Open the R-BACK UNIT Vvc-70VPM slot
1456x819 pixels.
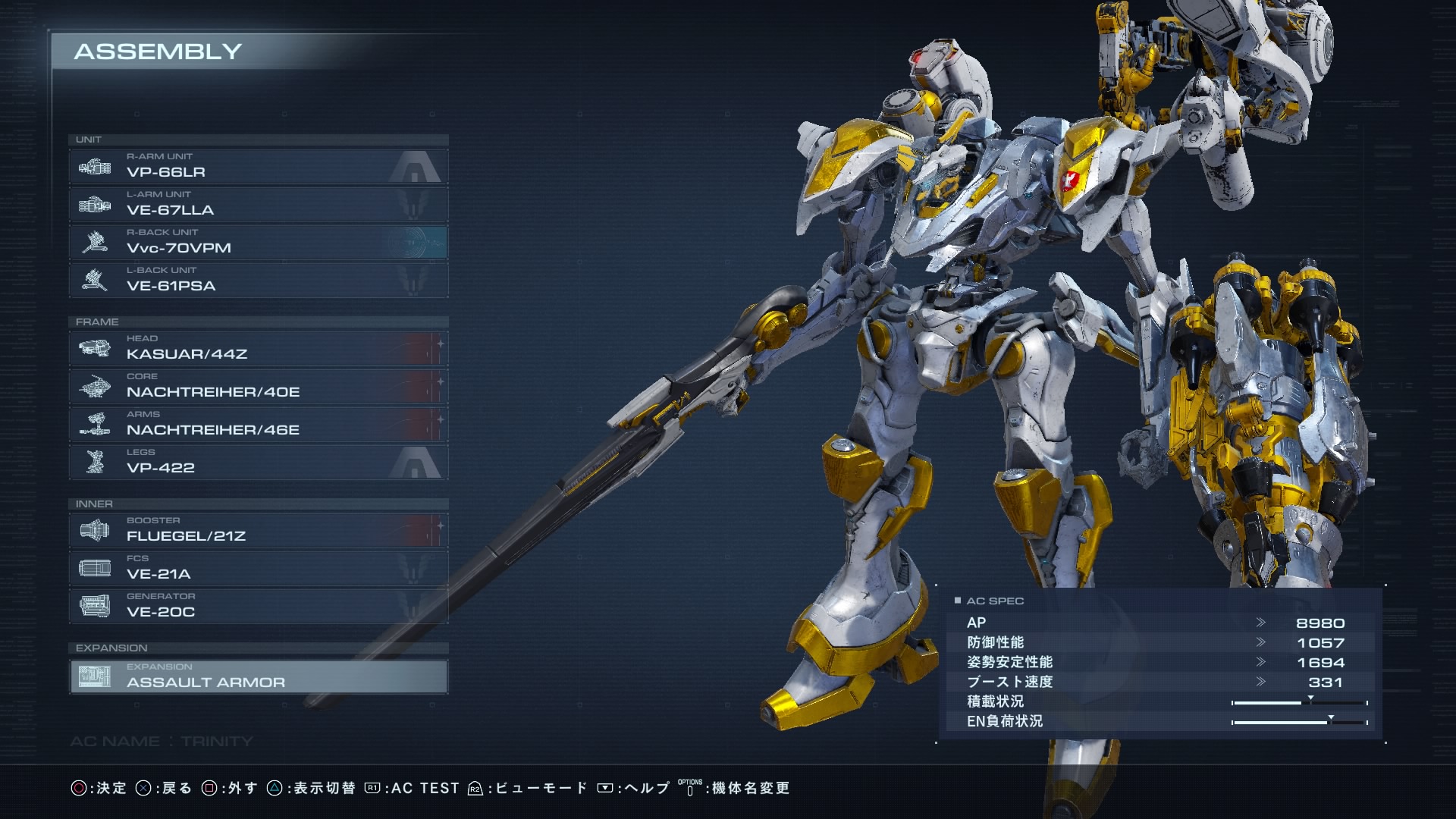258,242
